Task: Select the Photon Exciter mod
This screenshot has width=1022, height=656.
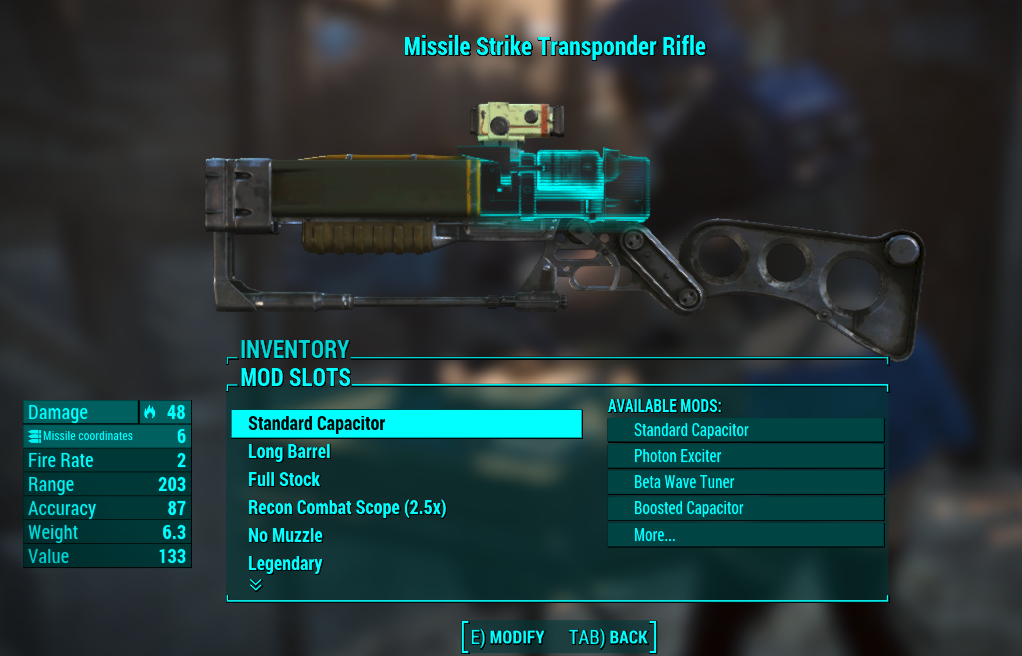Action: [x=745, y=456]
